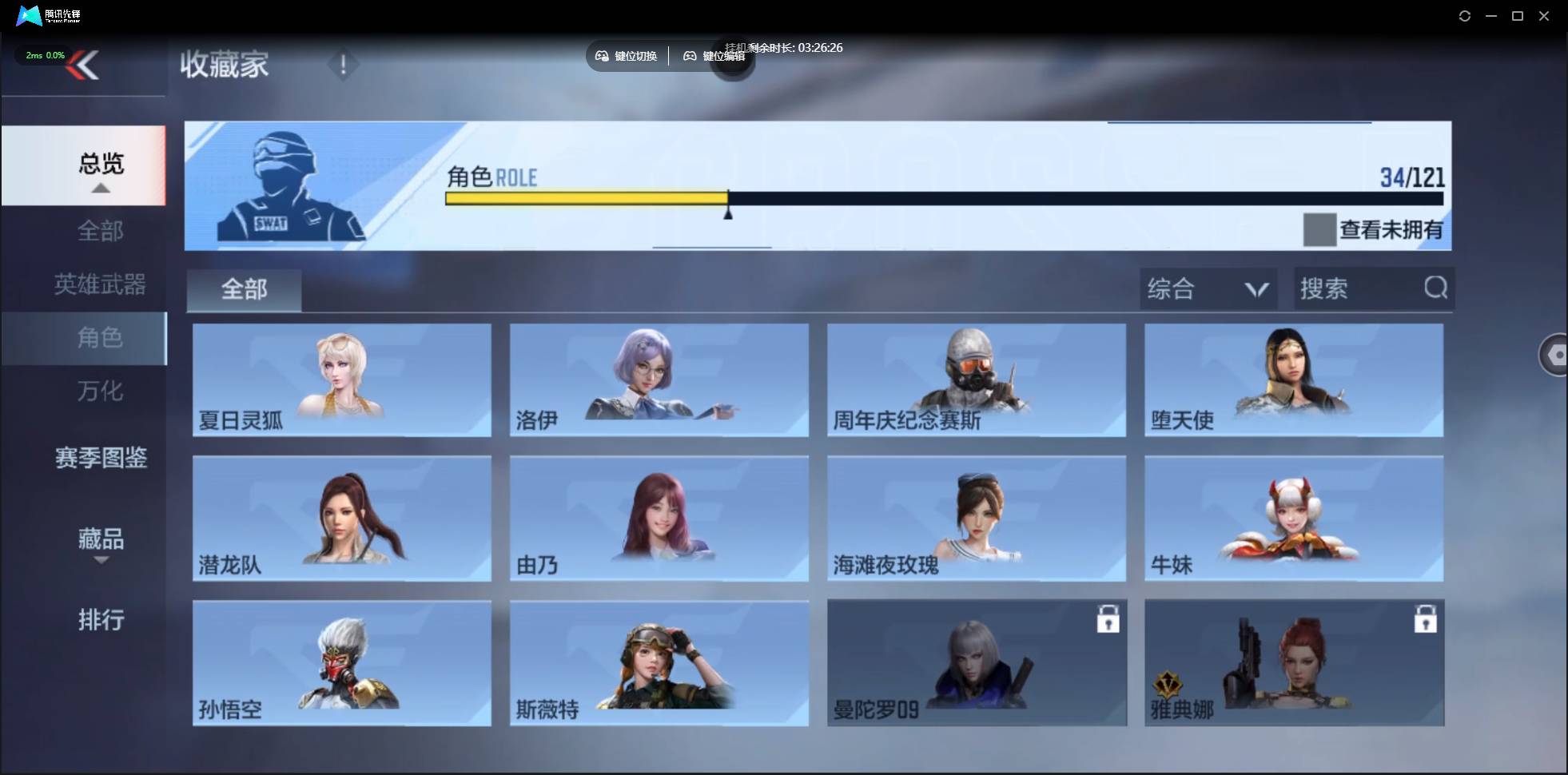This screenshot has height=775, width=1568.
Task: Switch to the 角色 category in sidebar
Action: tap(101, 338)
